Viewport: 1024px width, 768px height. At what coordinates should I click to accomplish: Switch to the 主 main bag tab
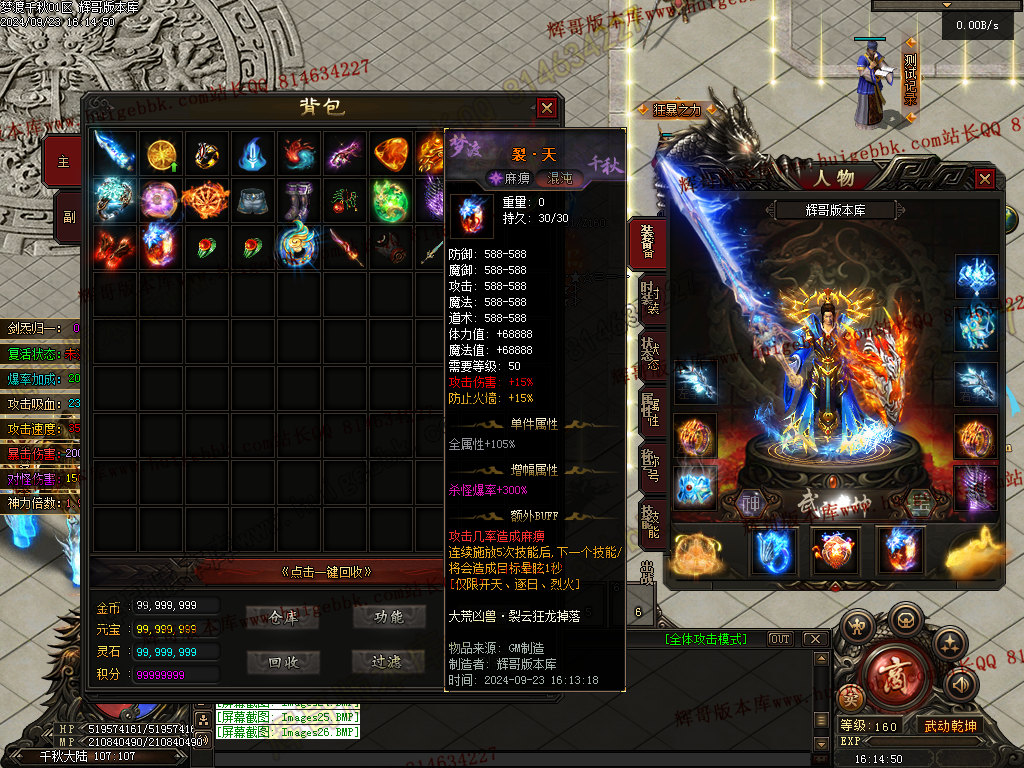65,161
